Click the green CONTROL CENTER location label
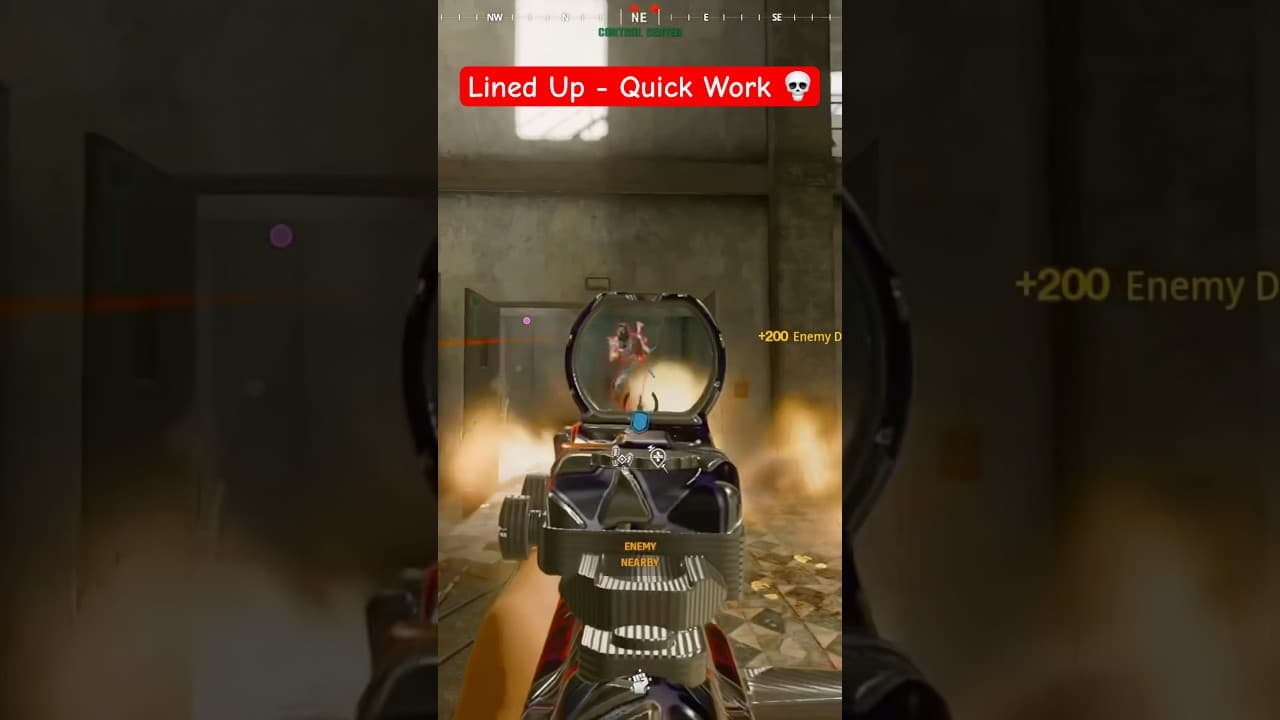Viewport: 1280px width, 720px height. 640,32
